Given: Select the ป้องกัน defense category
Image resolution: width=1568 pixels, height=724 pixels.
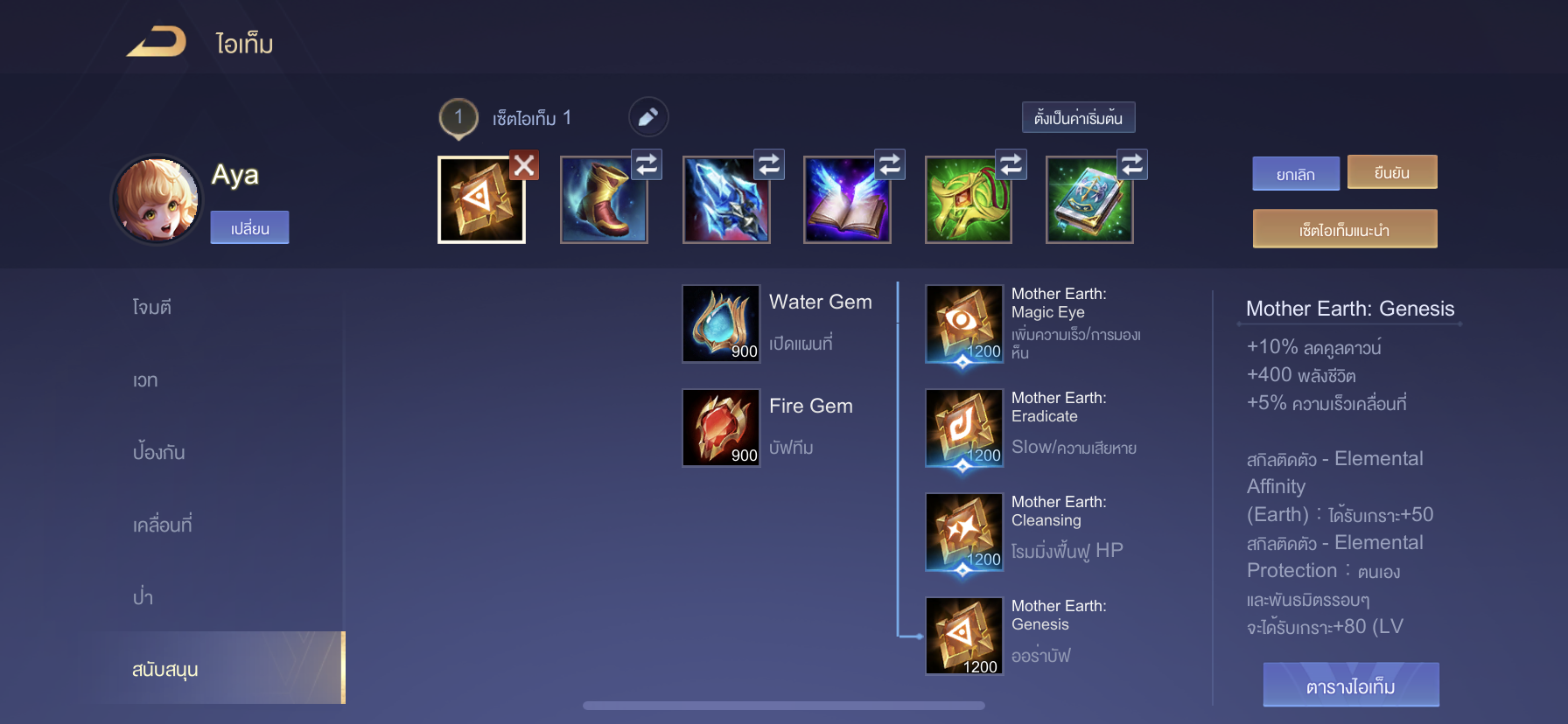Looking at the screenshot, I should pos(157,452).
